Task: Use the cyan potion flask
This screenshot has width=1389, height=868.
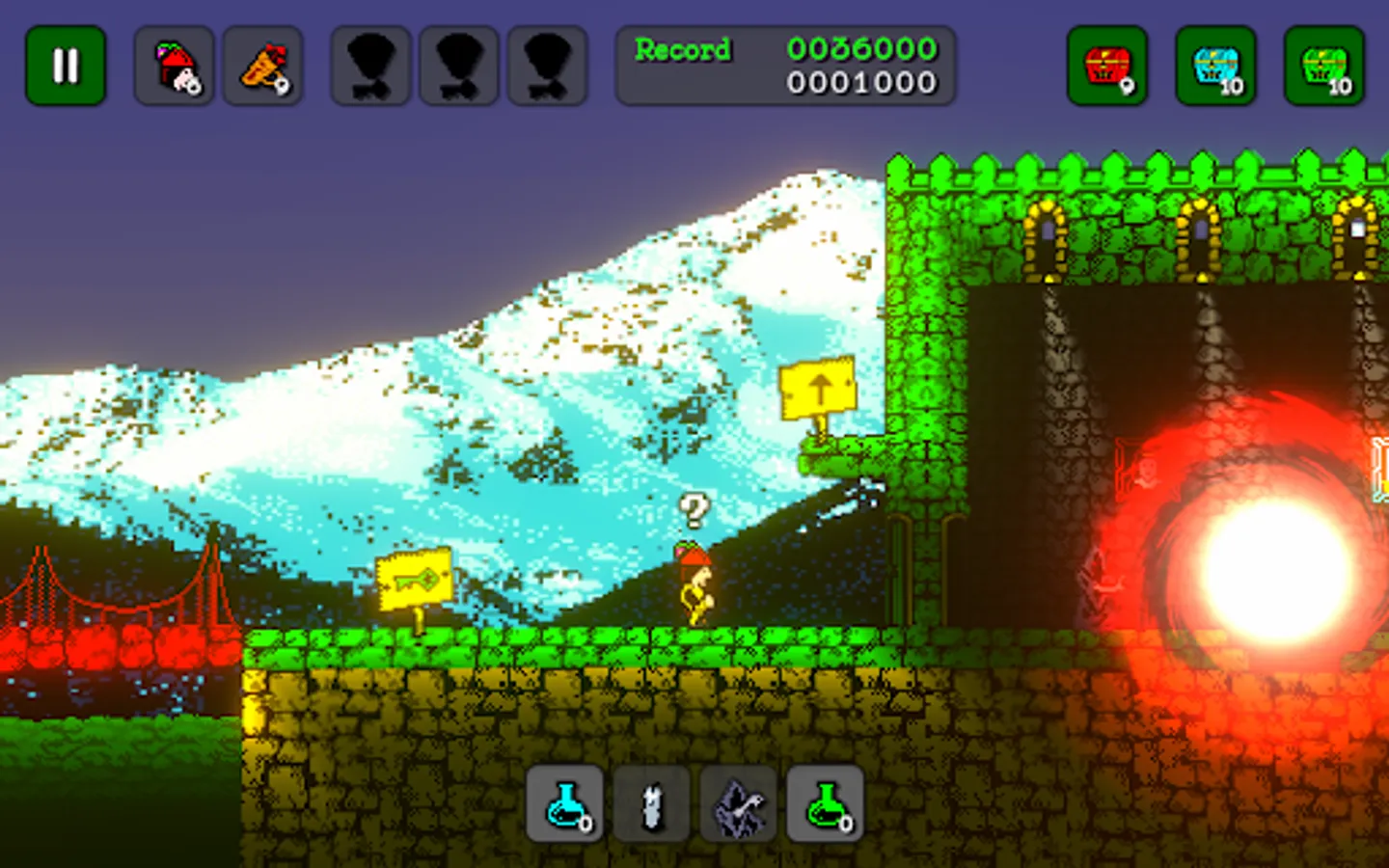Action: pyautogui.click(x=565, y=804)
